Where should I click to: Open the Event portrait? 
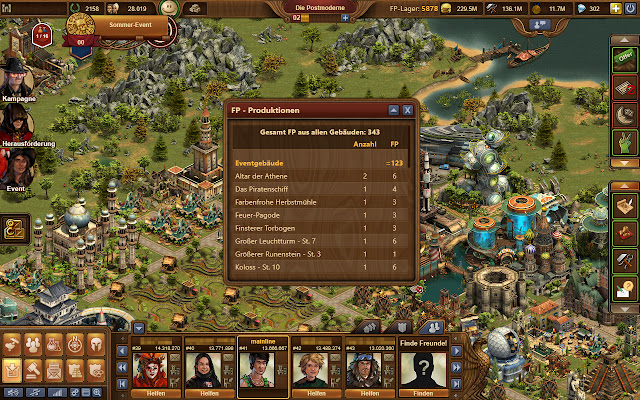17,169
